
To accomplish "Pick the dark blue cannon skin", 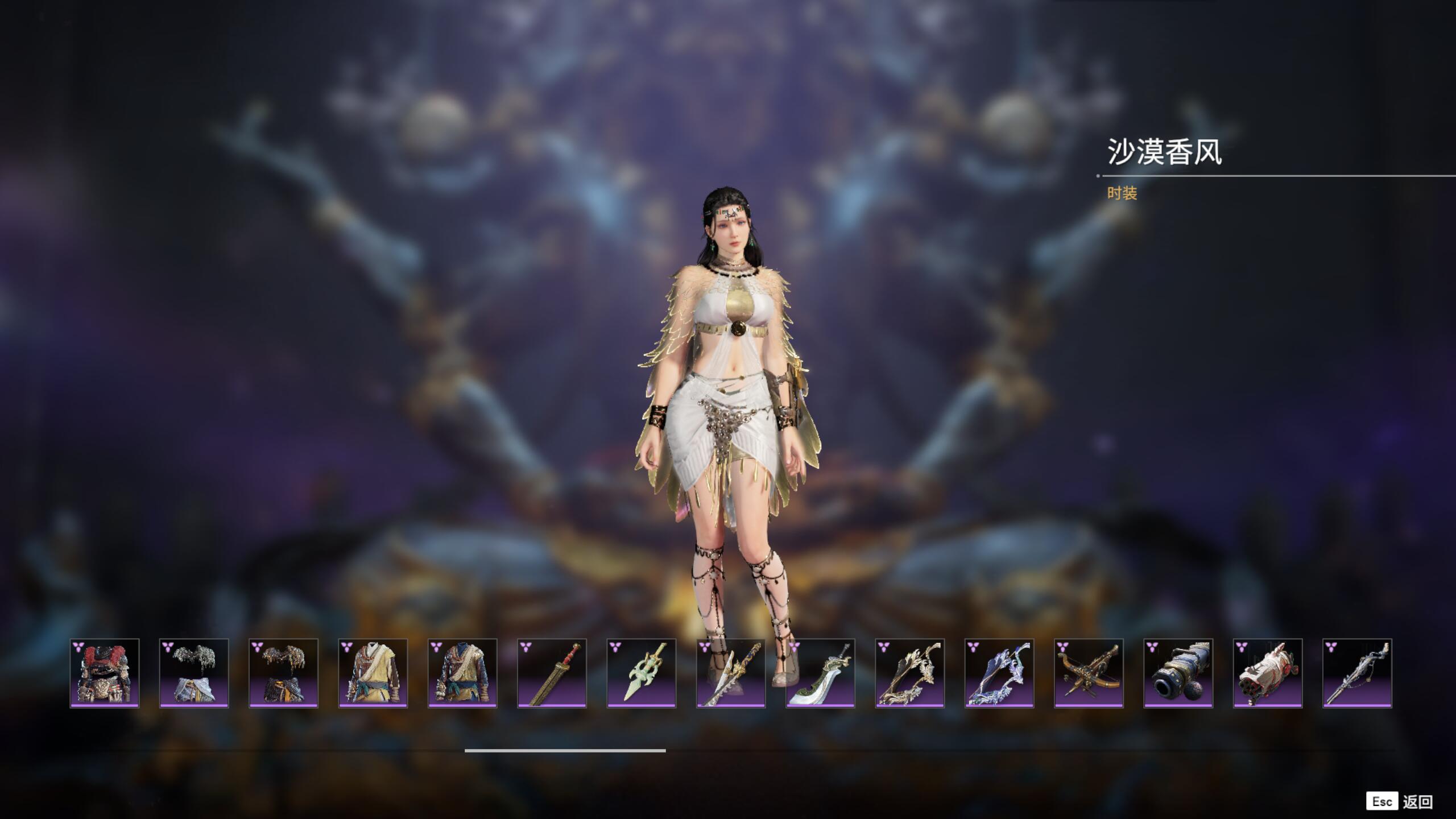I will 1178,673.
